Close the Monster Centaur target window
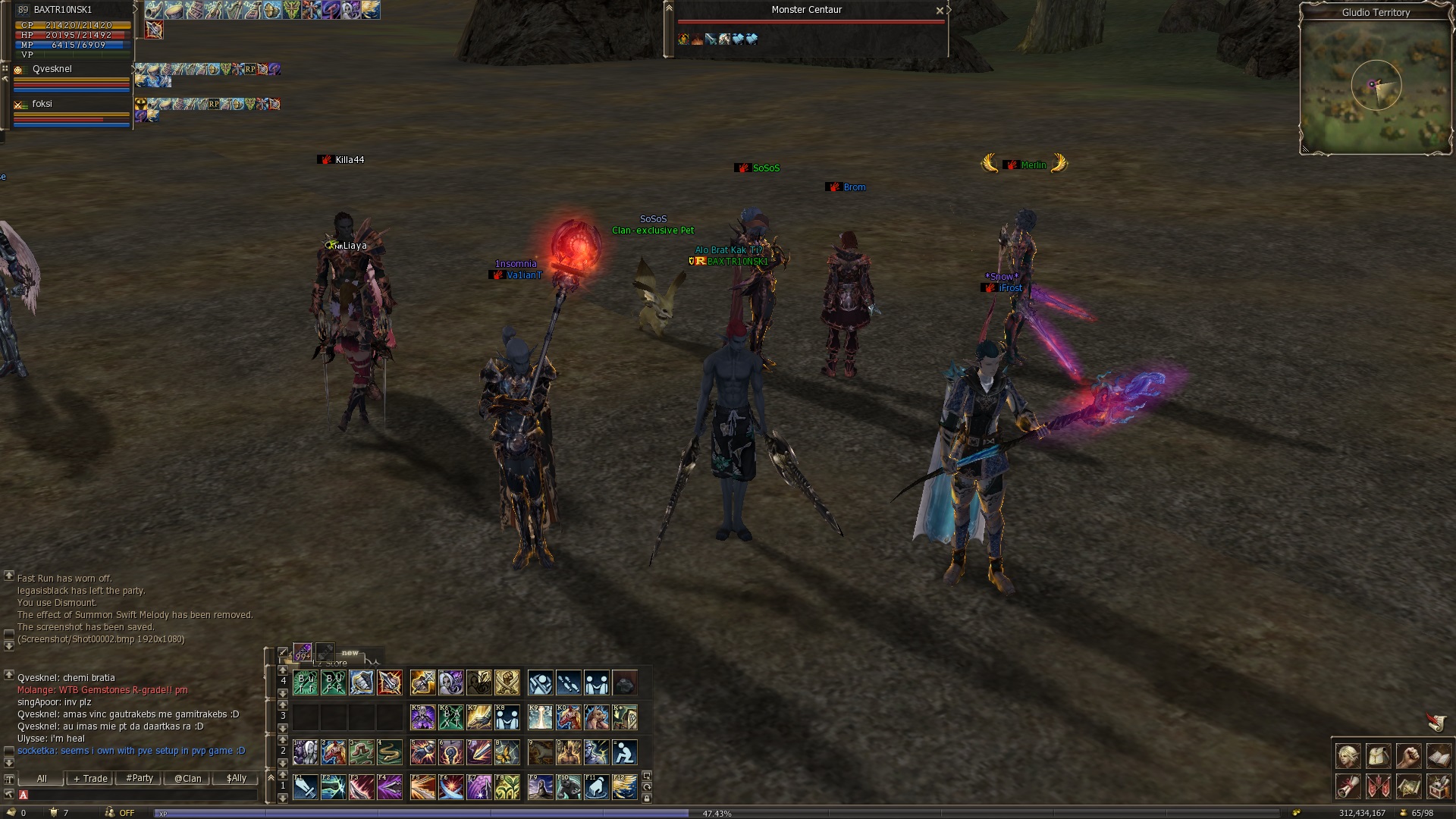The width and height of the screenshot is (1456, 819). coord(940,11)
